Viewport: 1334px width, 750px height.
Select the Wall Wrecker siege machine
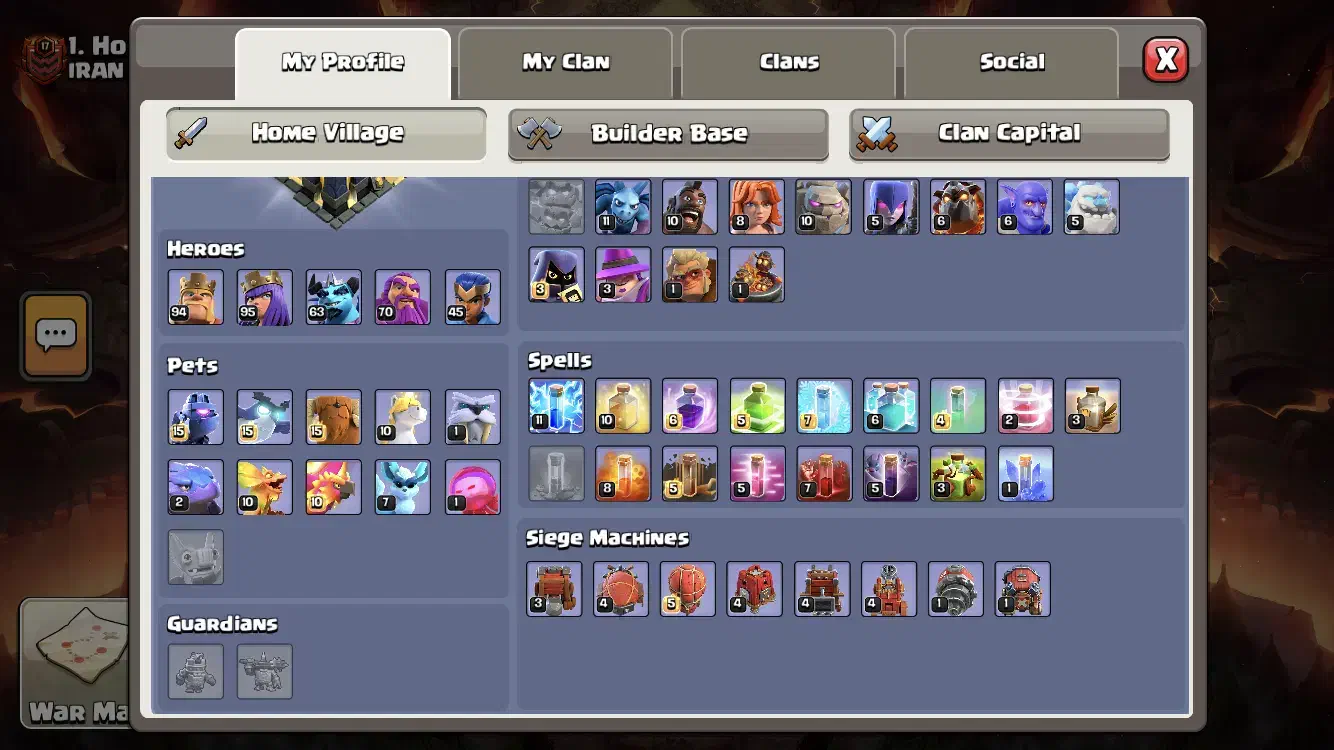point(555,589)
